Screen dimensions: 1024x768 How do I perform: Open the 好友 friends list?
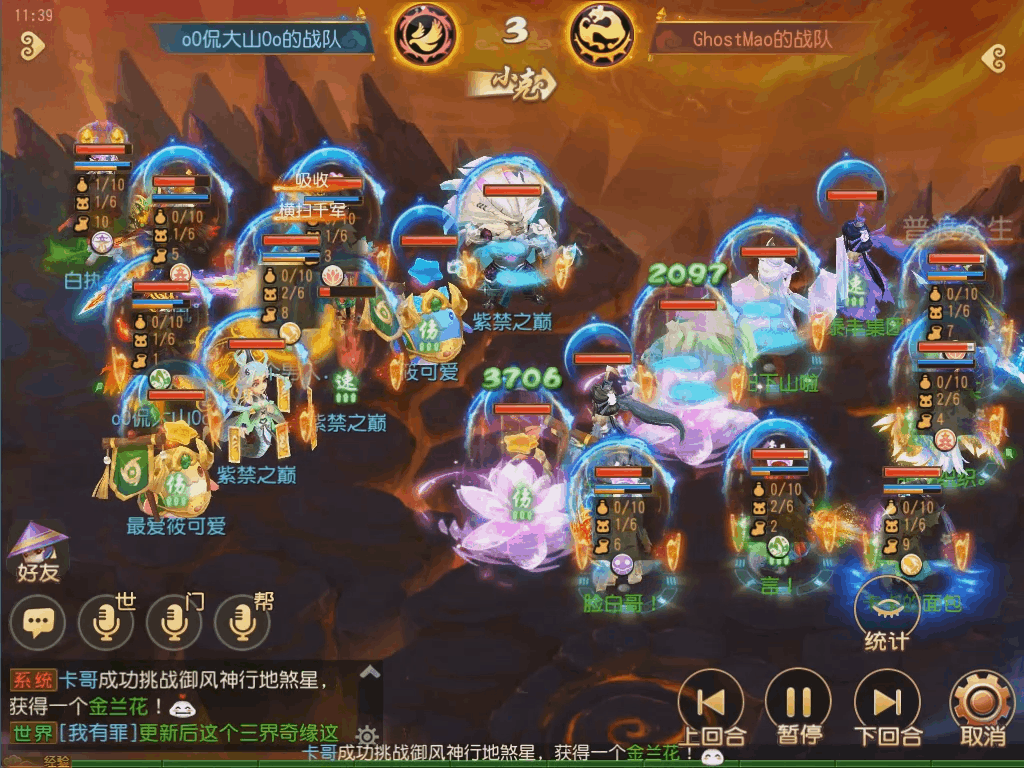[x=38, y=553]
